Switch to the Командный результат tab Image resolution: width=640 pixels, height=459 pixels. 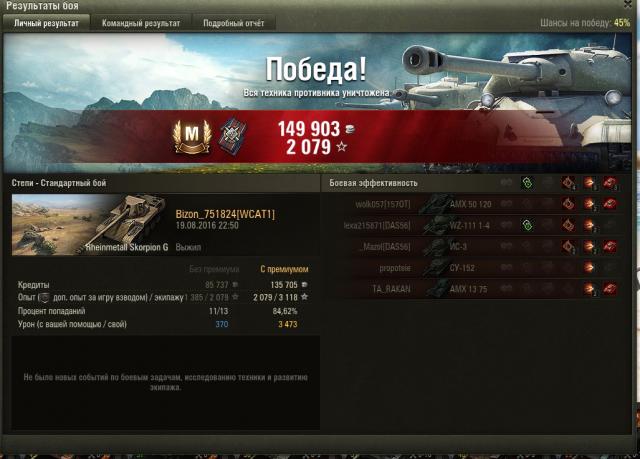pyautogui.click(x=141, y=22)
